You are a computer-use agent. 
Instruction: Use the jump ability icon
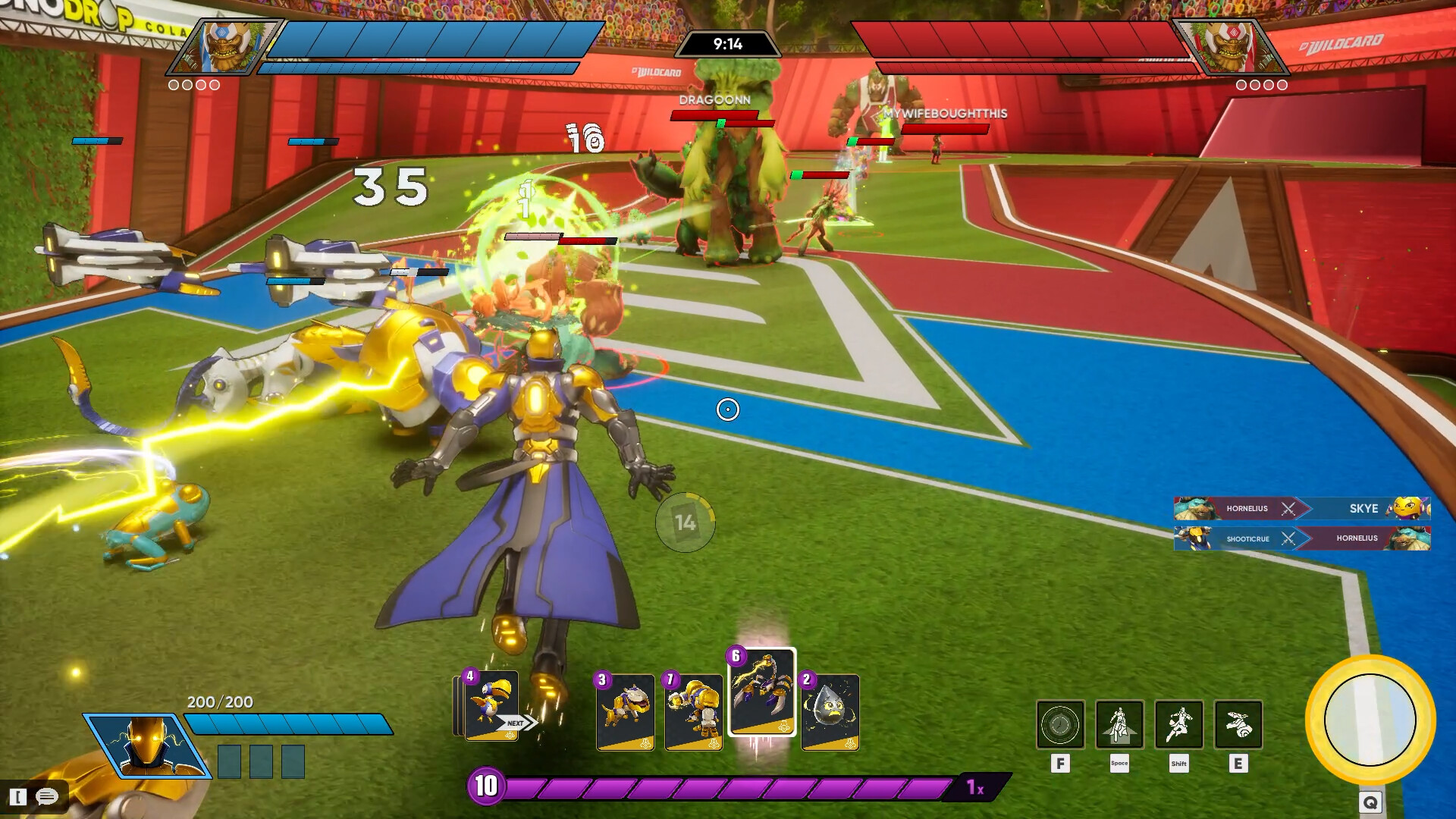(1119, 724)
